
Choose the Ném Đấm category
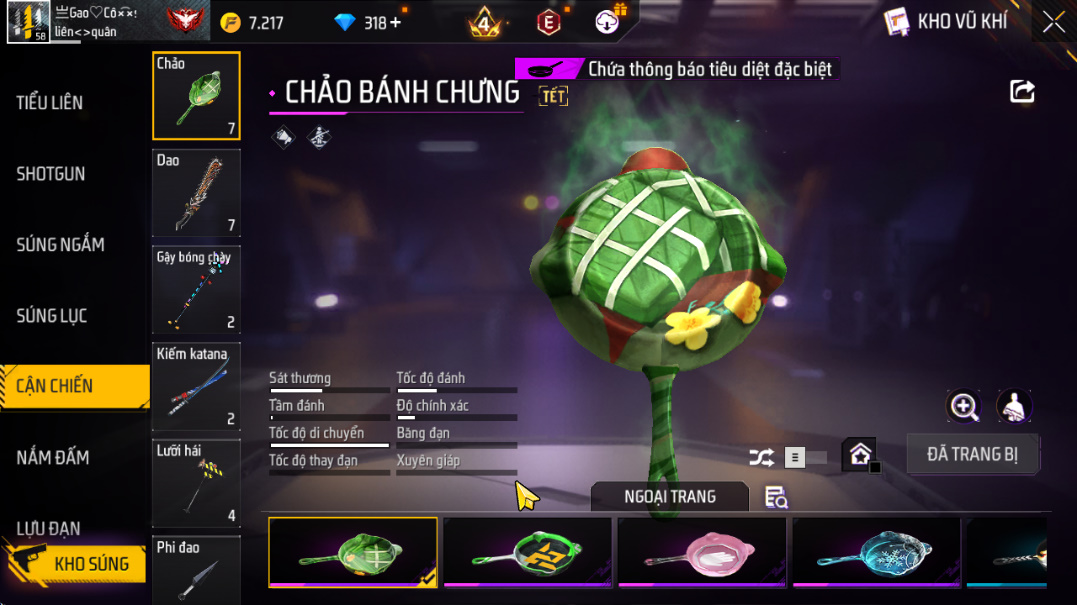(x=53, y=457)
